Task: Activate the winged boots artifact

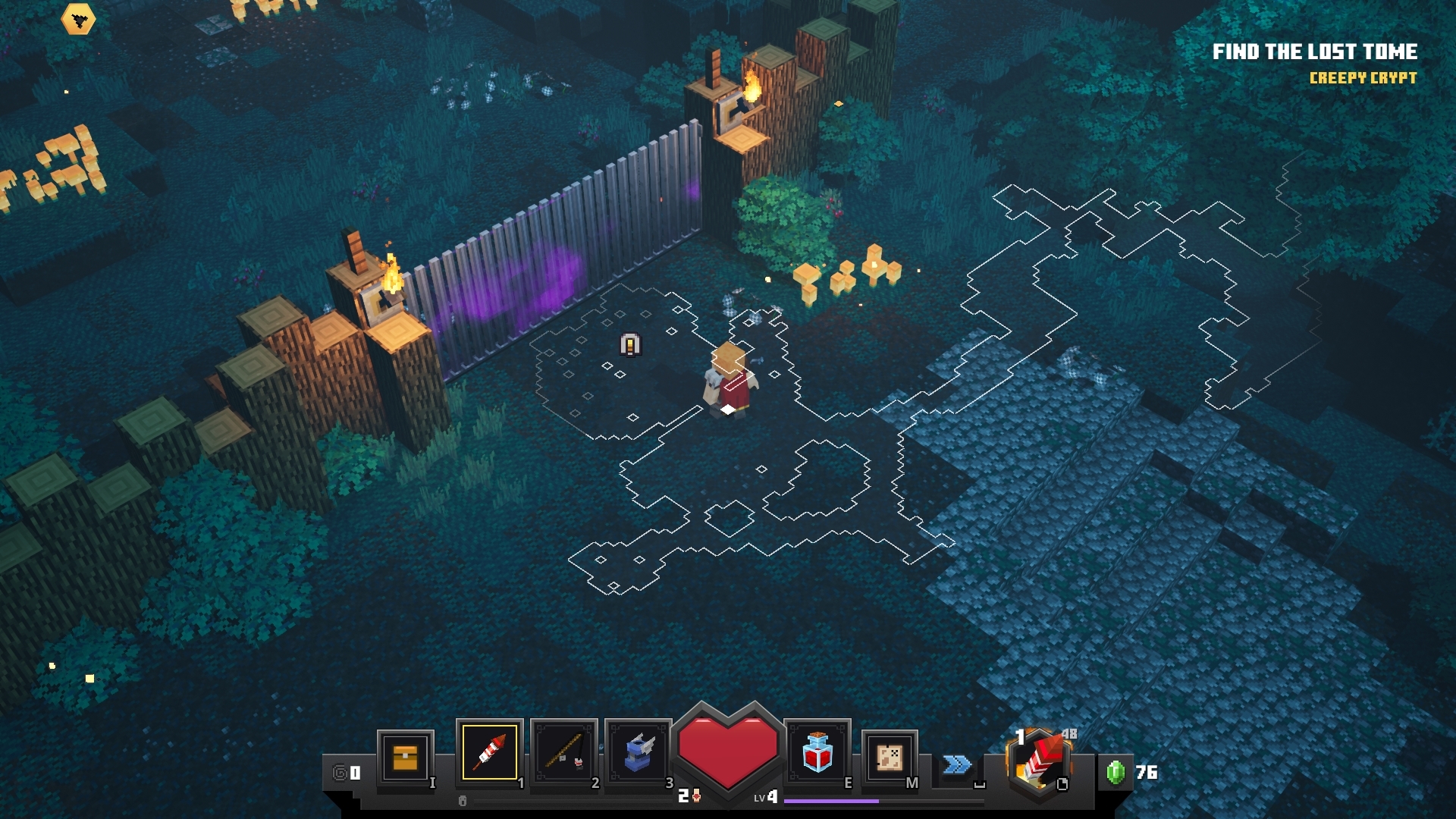Action: [x=638, y=752]
